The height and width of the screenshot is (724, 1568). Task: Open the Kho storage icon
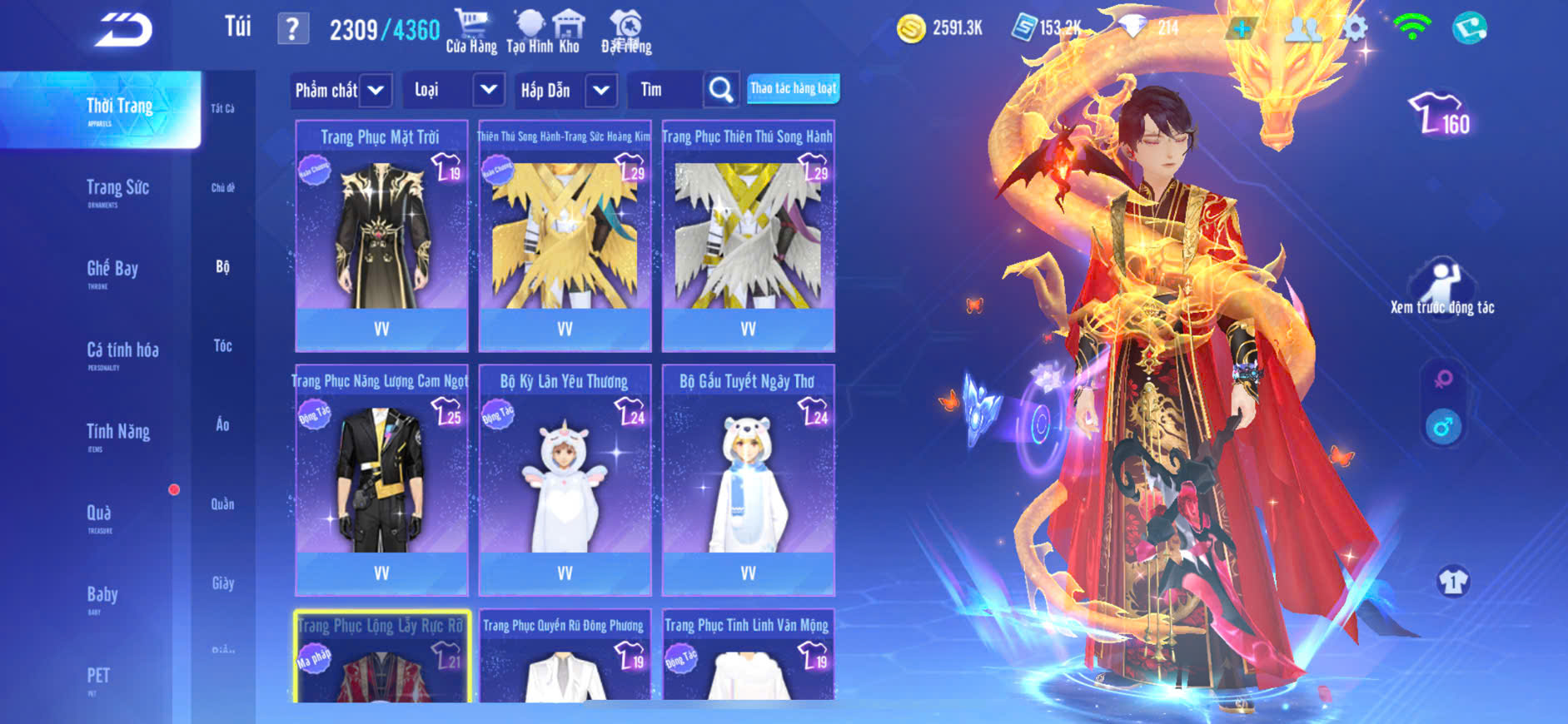(569, 32)
